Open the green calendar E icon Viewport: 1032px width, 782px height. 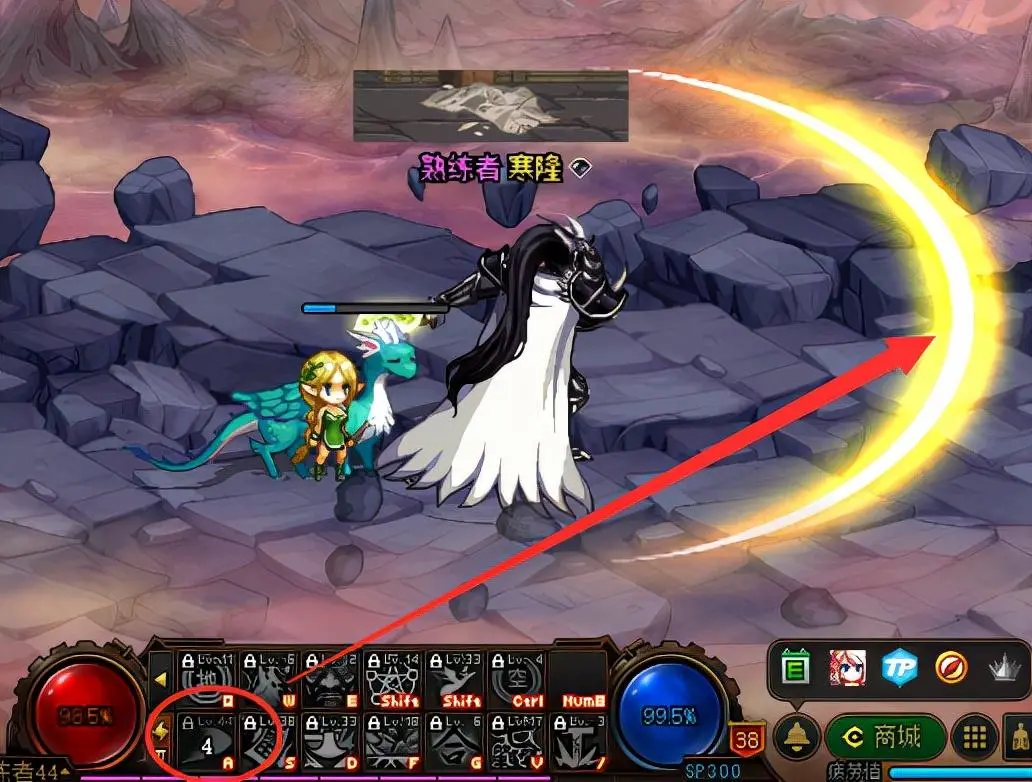pos(795,668)
